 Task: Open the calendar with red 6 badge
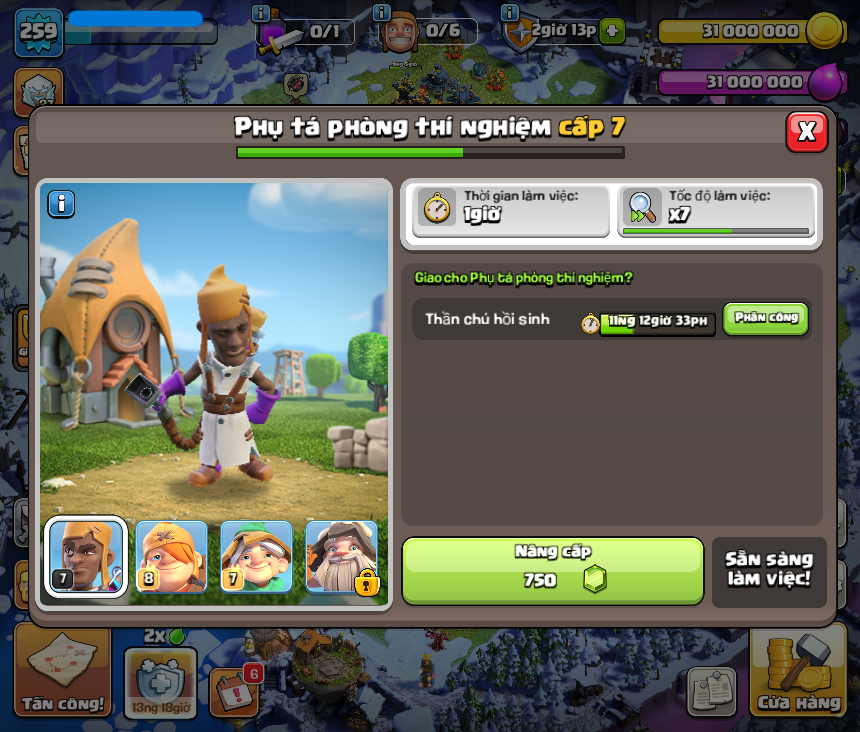(234, 689)
